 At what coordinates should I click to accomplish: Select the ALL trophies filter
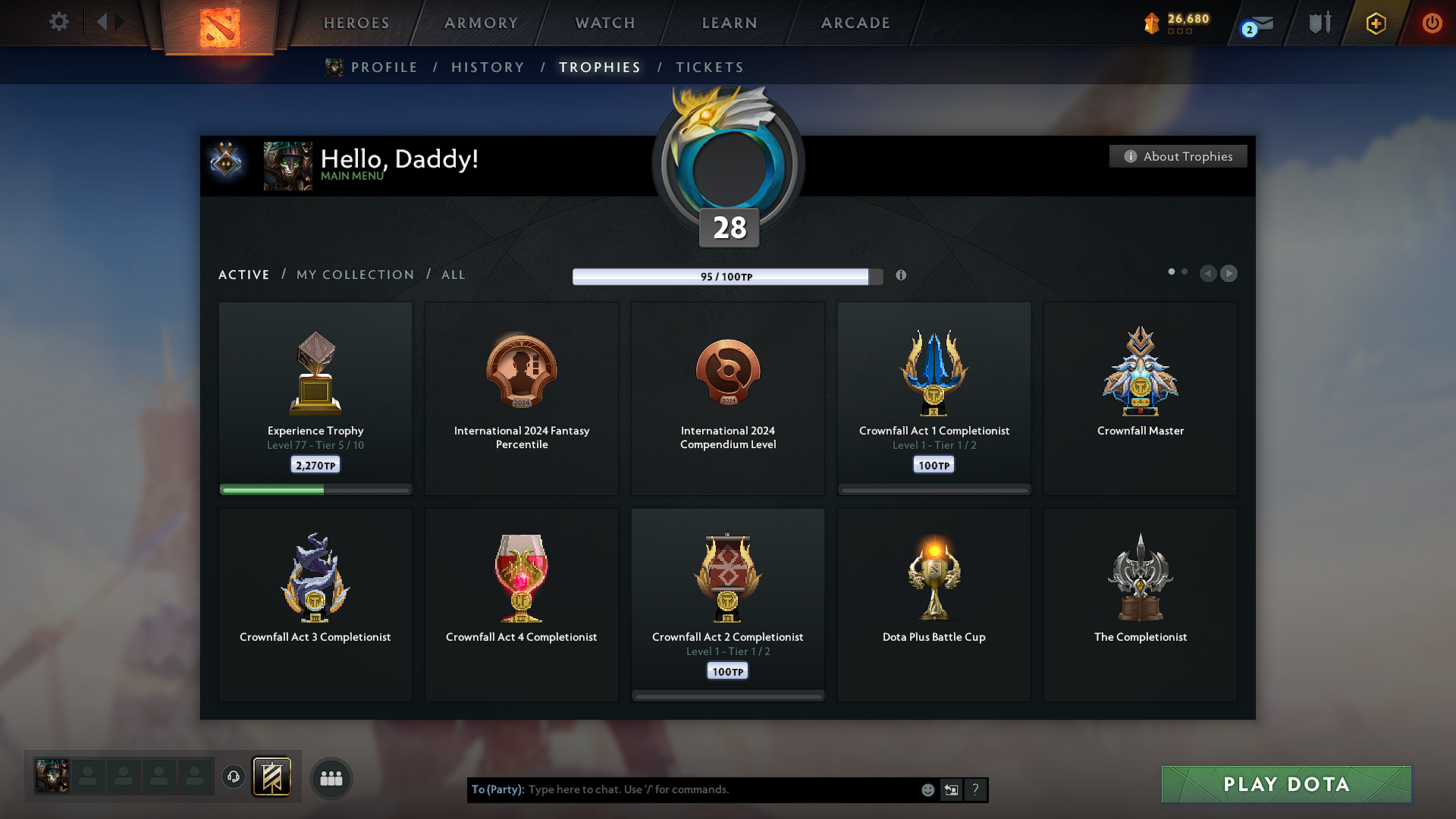point(453,275)
